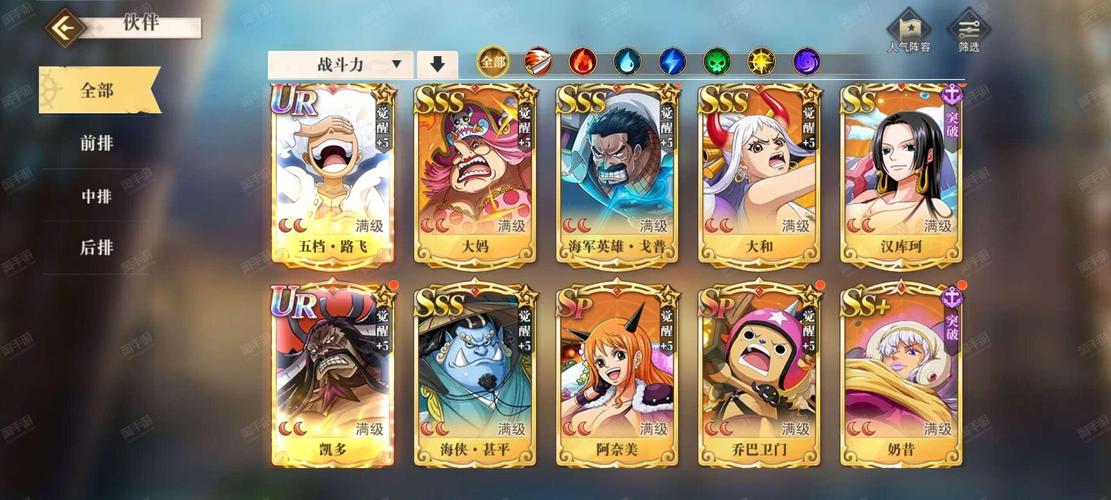Toggle the sort order arrow button
The width and height of the screenshot is (1111, 500).
pos(437,65)
